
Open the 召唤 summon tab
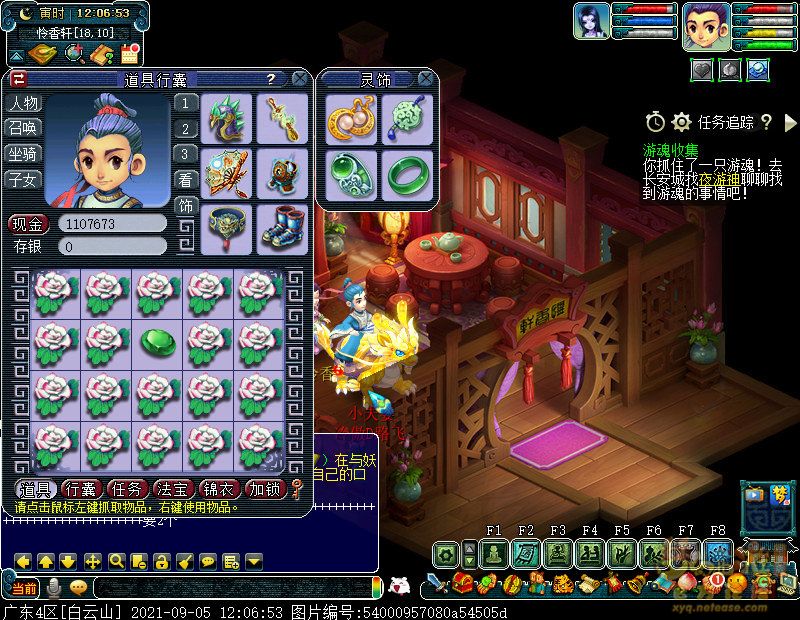(23, 128)
